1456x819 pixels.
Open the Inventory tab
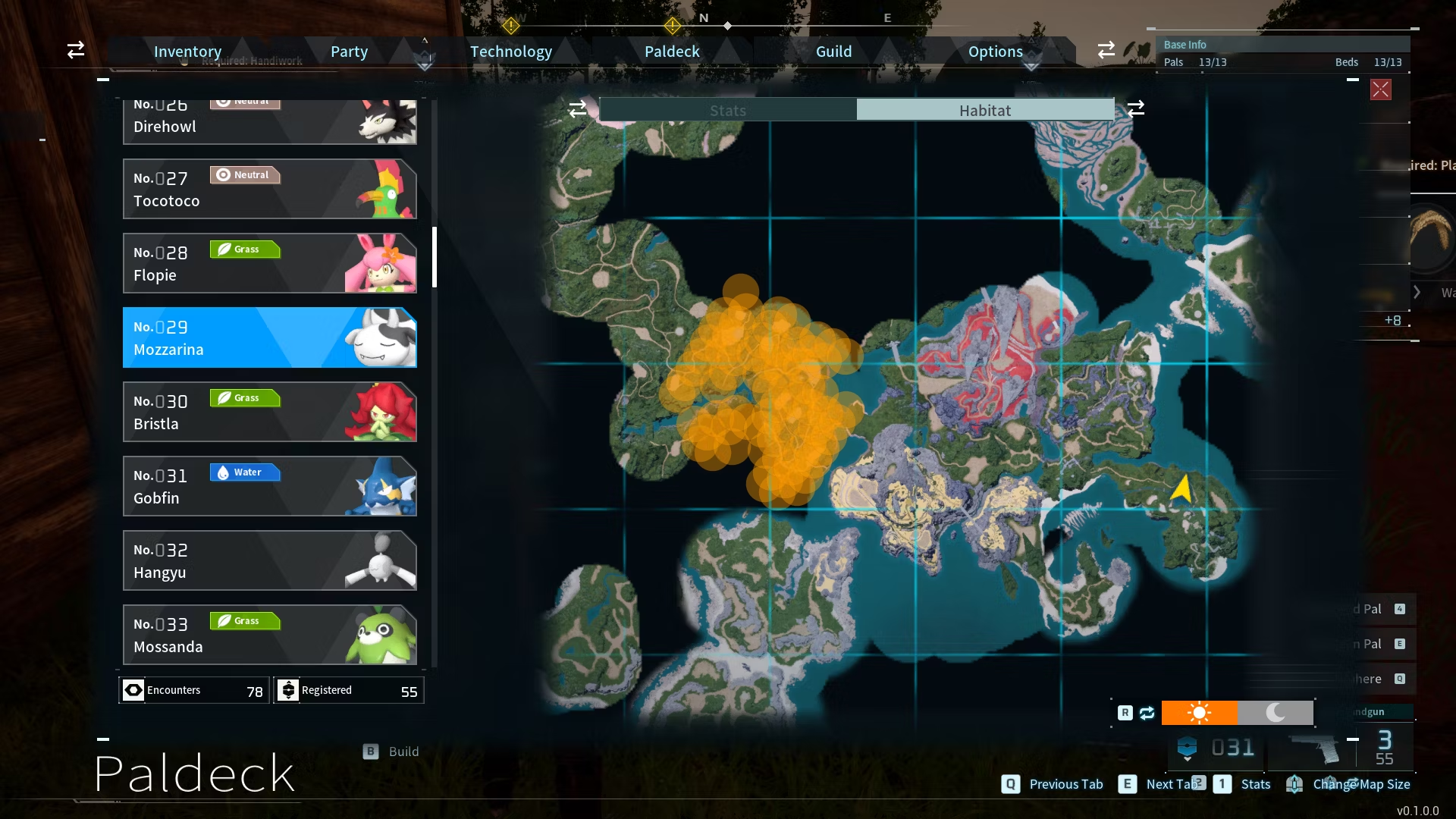[x=187, y=52]
